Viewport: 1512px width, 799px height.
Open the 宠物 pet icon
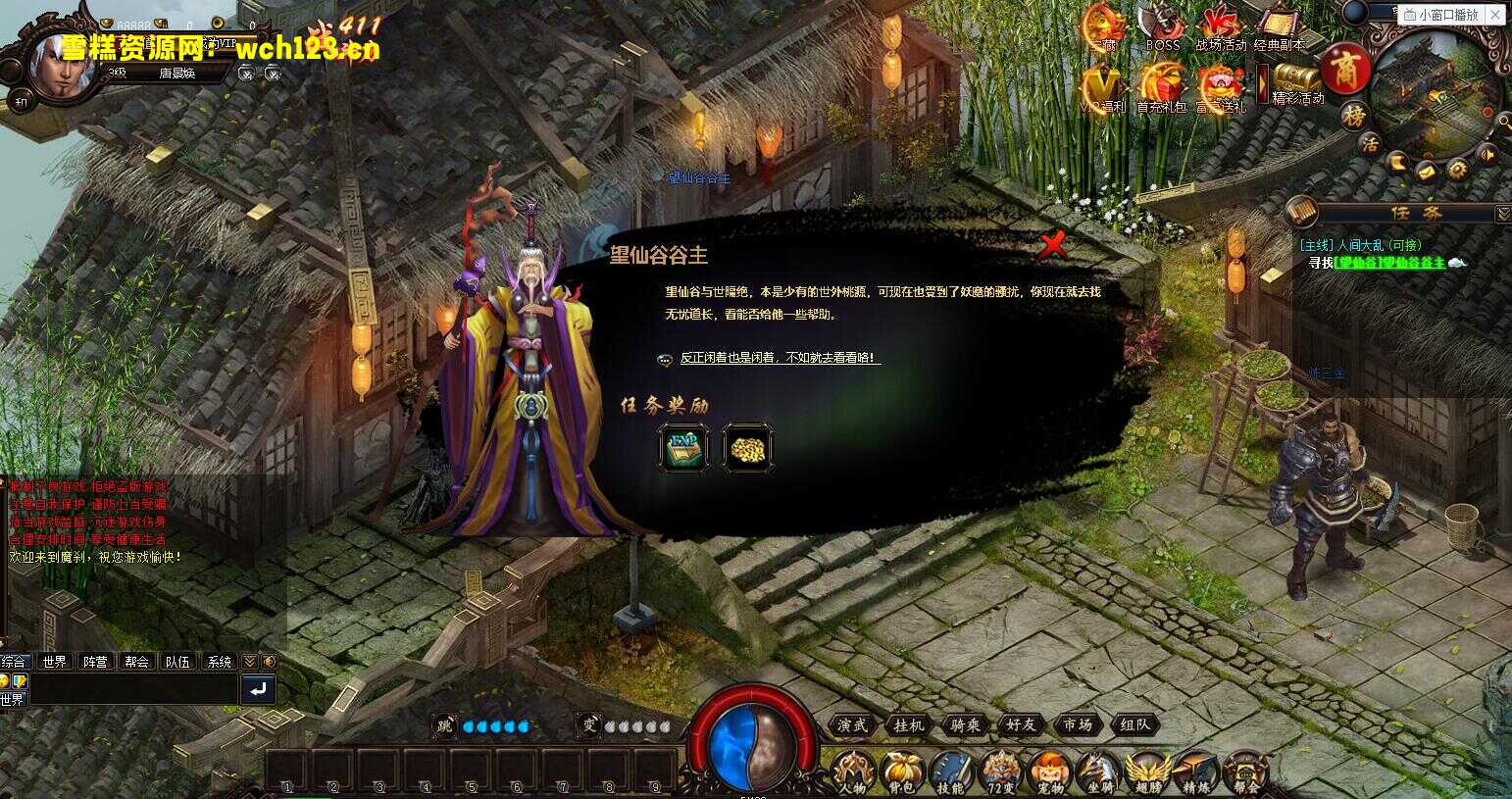pos(1050,772)
